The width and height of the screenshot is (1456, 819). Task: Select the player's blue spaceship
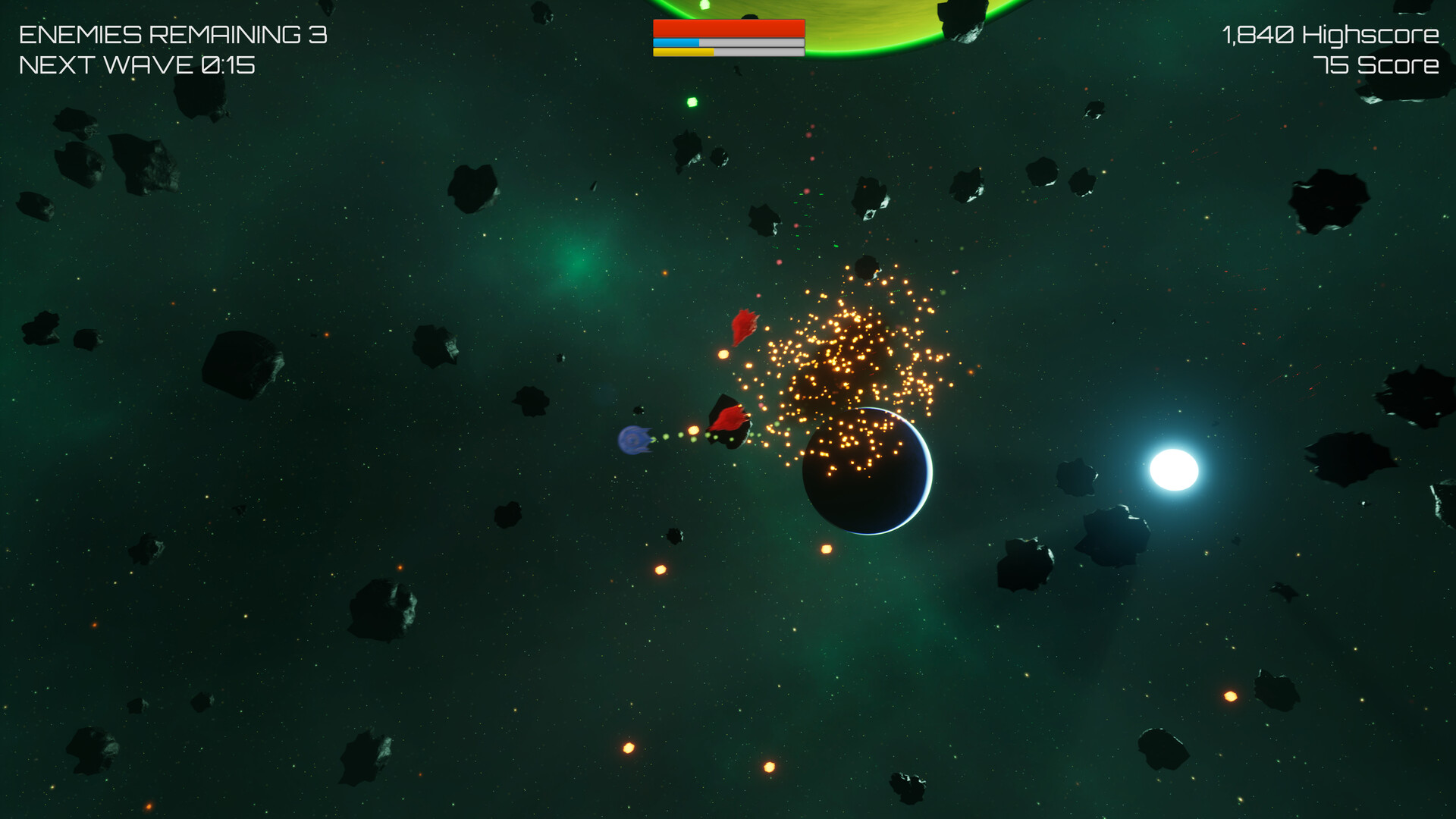click(x=633, y=440)
